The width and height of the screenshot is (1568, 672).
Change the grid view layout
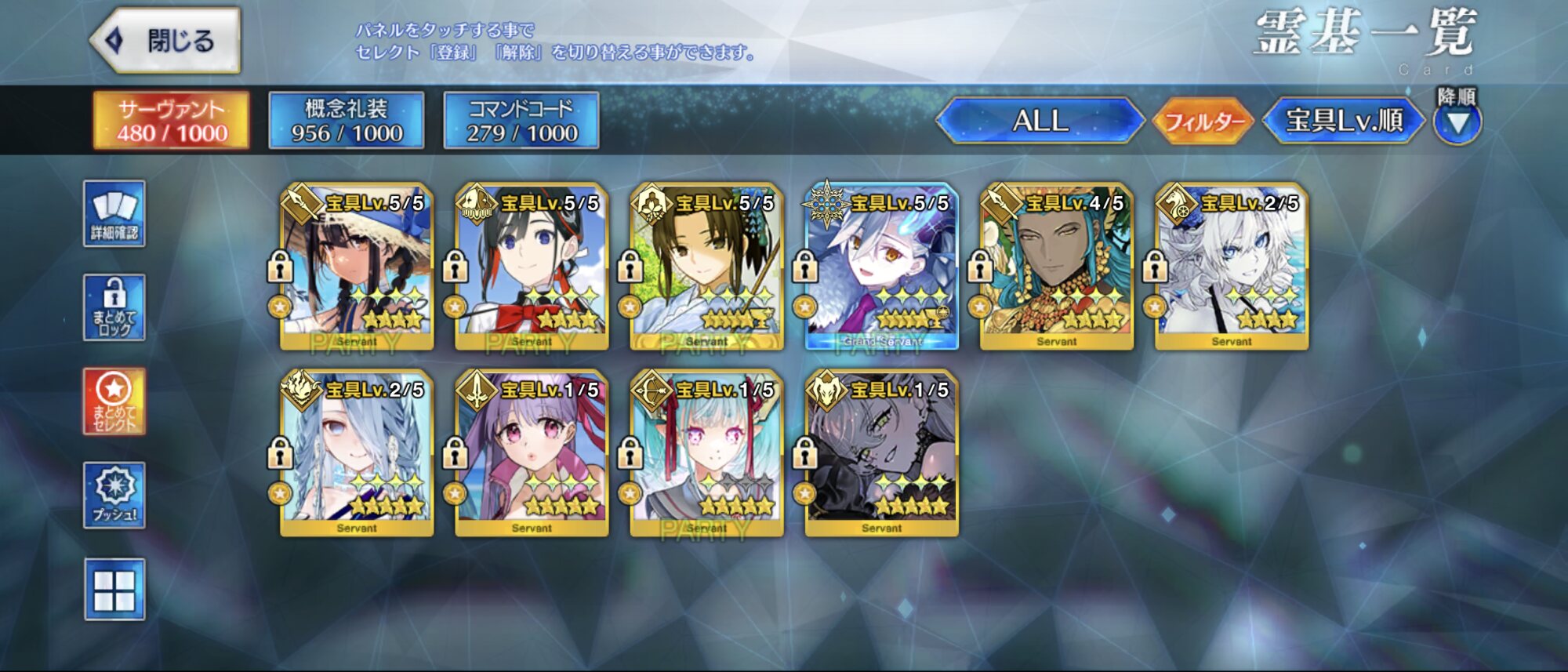point(114,589)
